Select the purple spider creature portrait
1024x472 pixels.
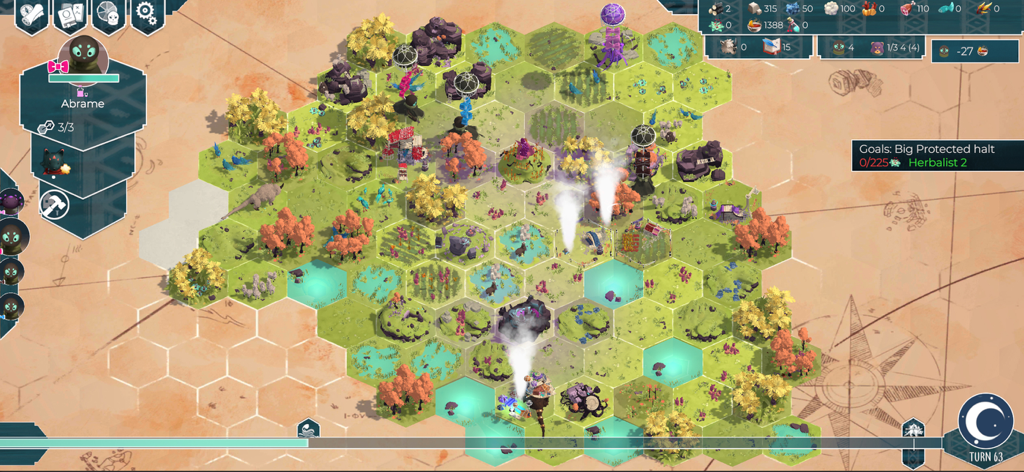9,204
